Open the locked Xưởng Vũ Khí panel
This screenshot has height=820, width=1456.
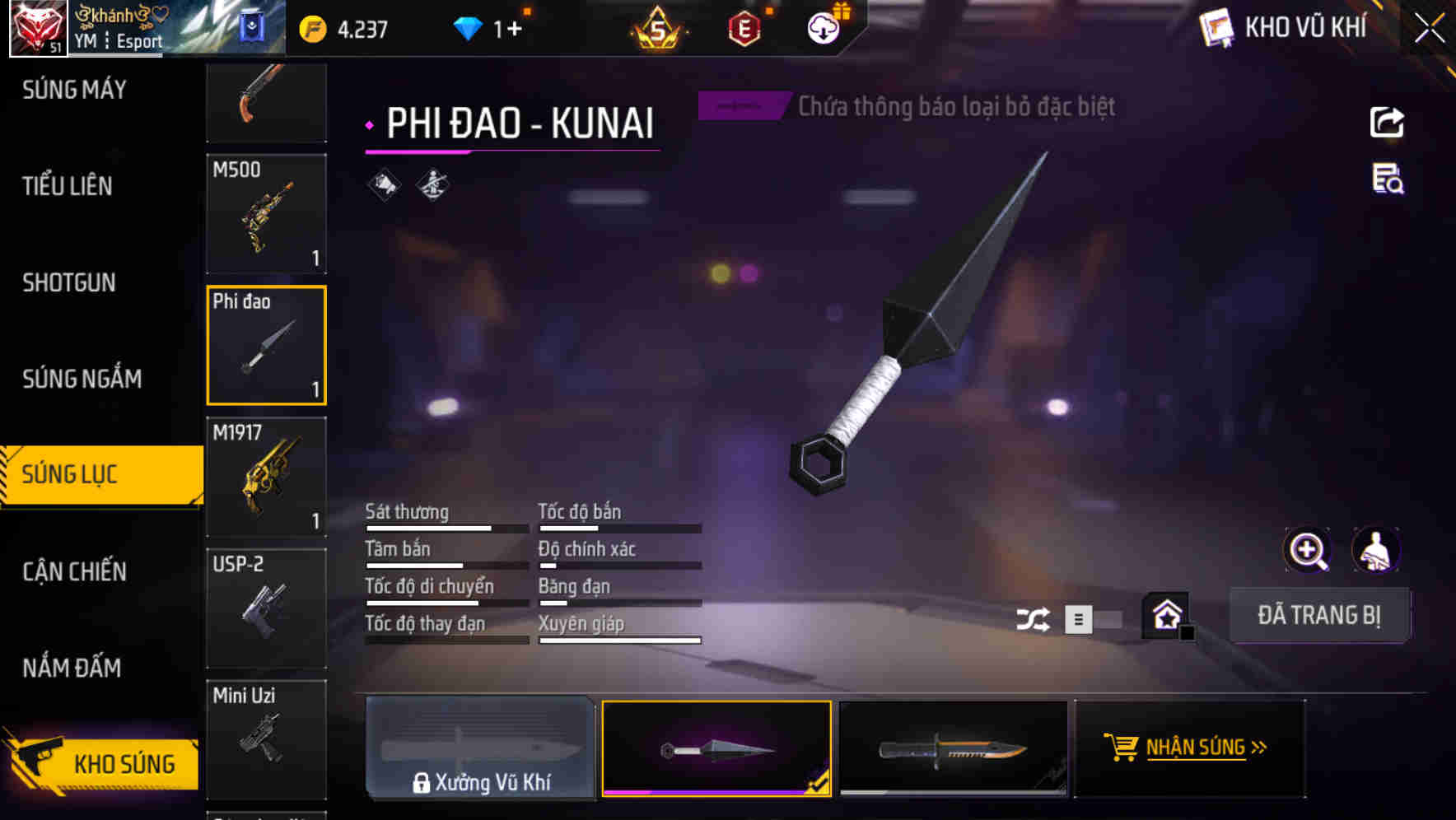481,748
